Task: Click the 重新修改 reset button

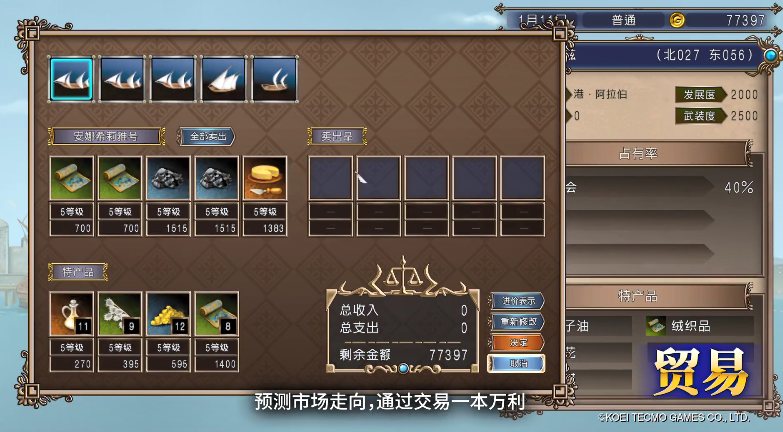Action: [517, 322]
